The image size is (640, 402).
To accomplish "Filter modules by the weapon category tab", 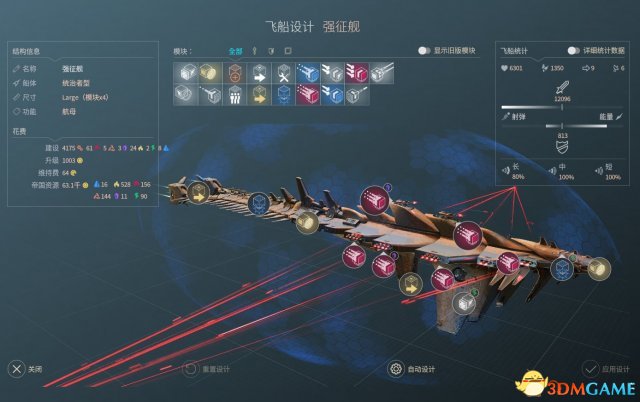I will (254, 50).
